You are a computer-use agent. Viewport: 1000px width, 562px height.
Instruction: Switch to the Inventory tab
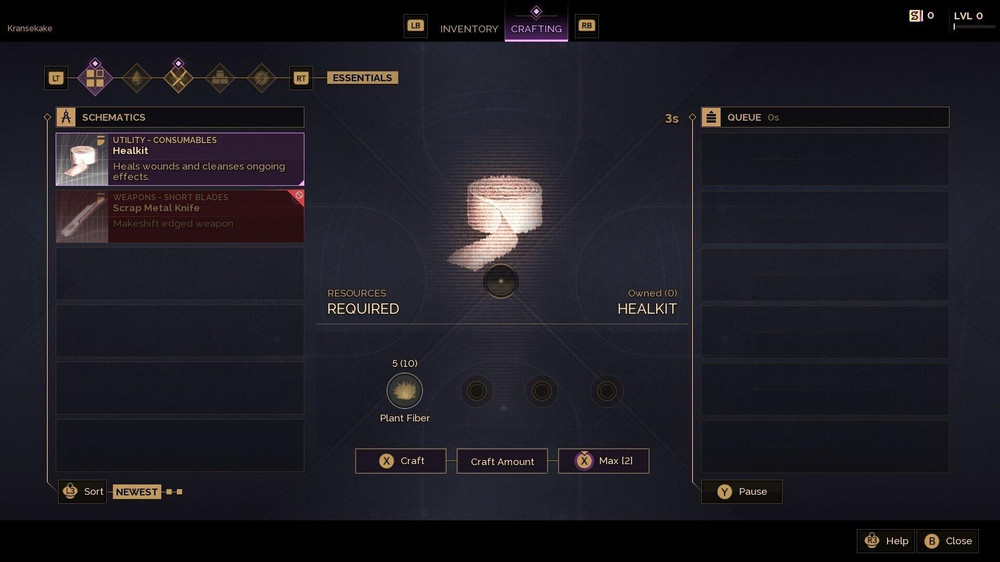click(x=468, y=28)
